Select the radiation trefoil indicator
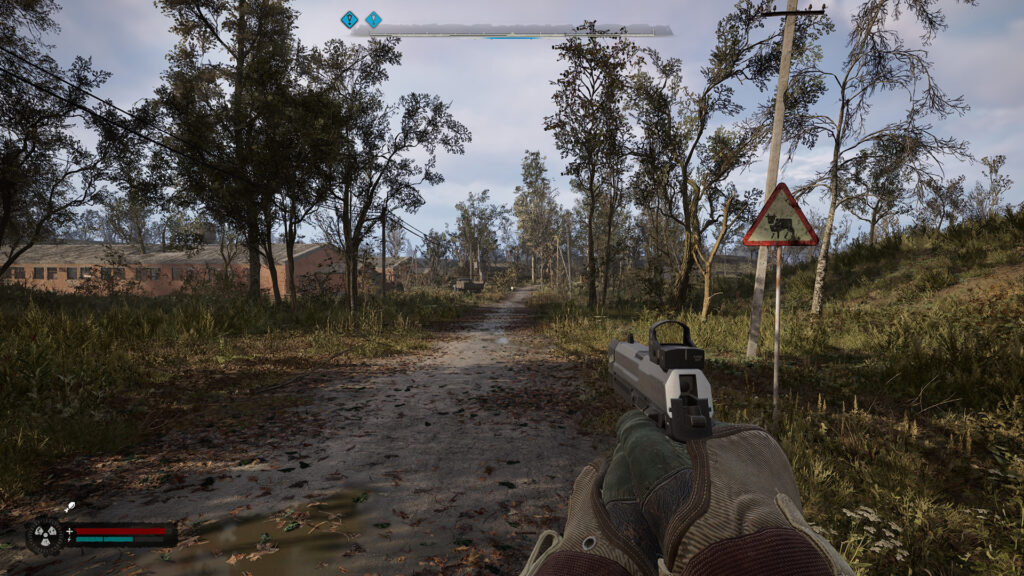This screenshot has width=1024, height=576. (45, 534)
